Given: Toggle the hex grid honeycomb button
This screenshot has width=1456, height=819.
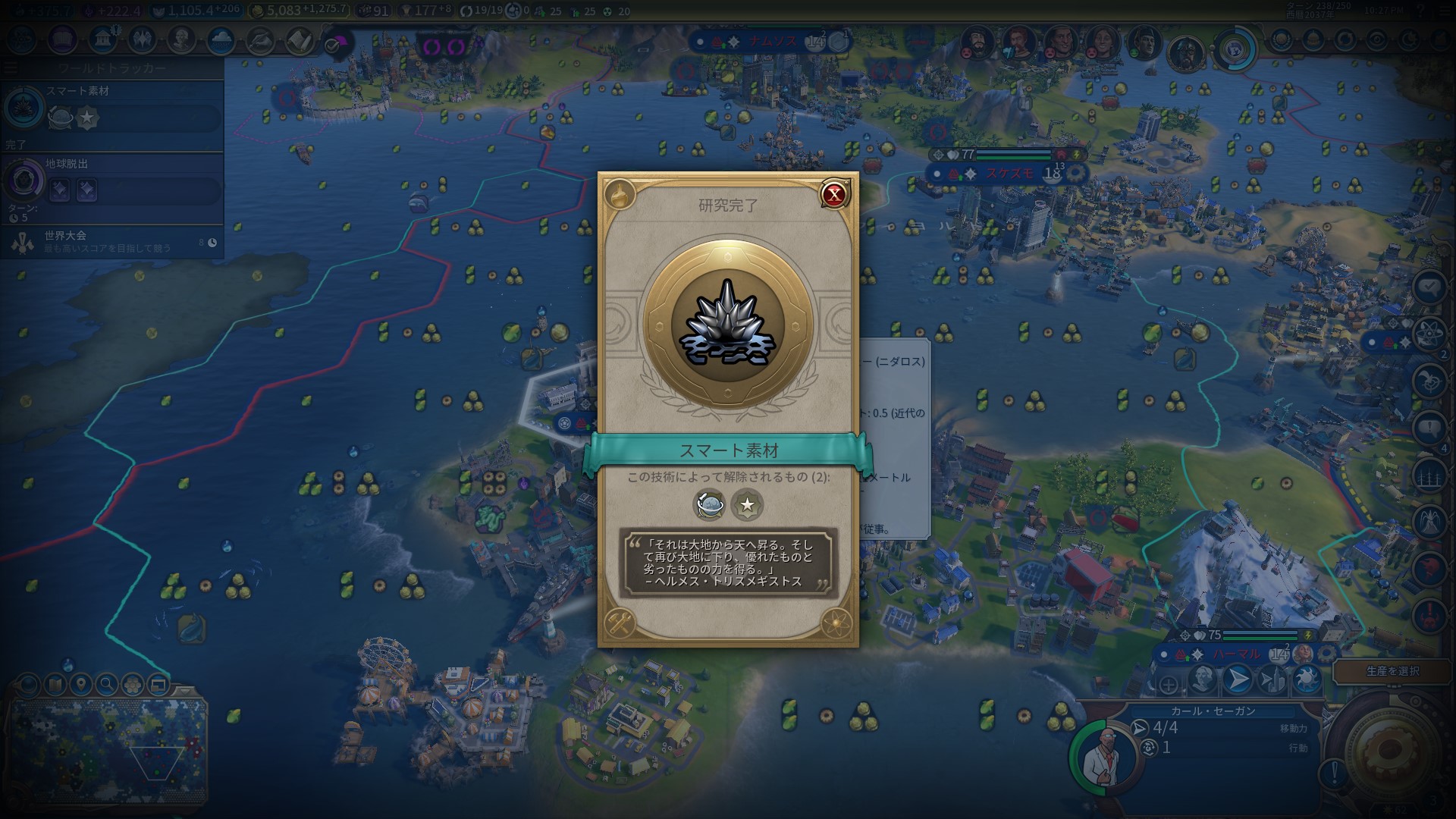Looking at the screenshot, I should pos(133,685).
